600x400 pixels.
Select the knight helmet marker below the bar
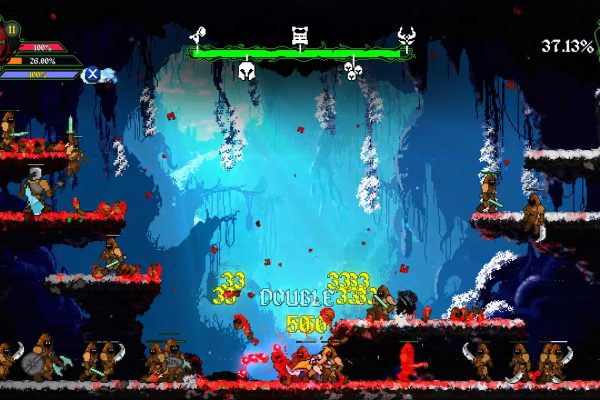[247, 69]
